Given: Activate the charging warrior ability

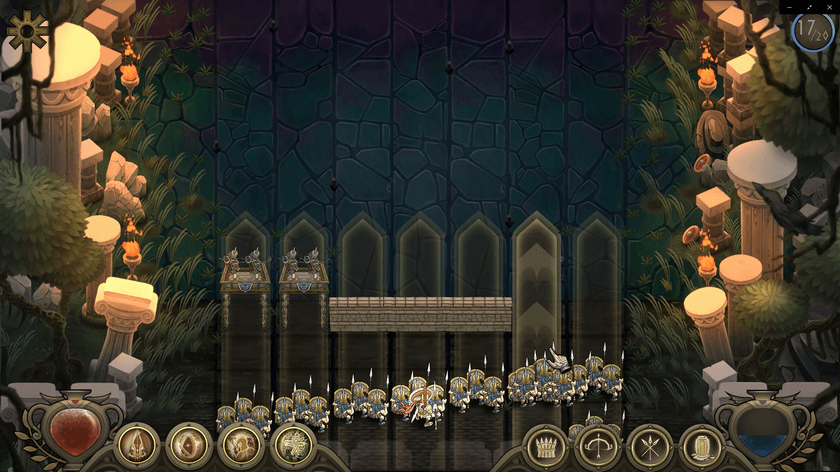Looking at the screenshot, I should 241,445.
